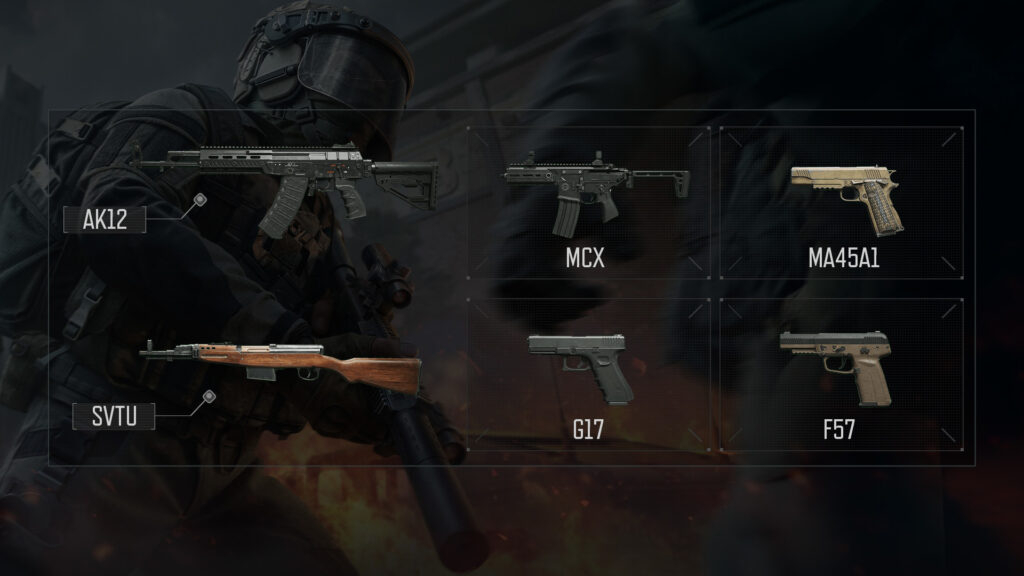
Task: Click the SVTU label tag
Action: pyautogui.click(x=113, y=415)
